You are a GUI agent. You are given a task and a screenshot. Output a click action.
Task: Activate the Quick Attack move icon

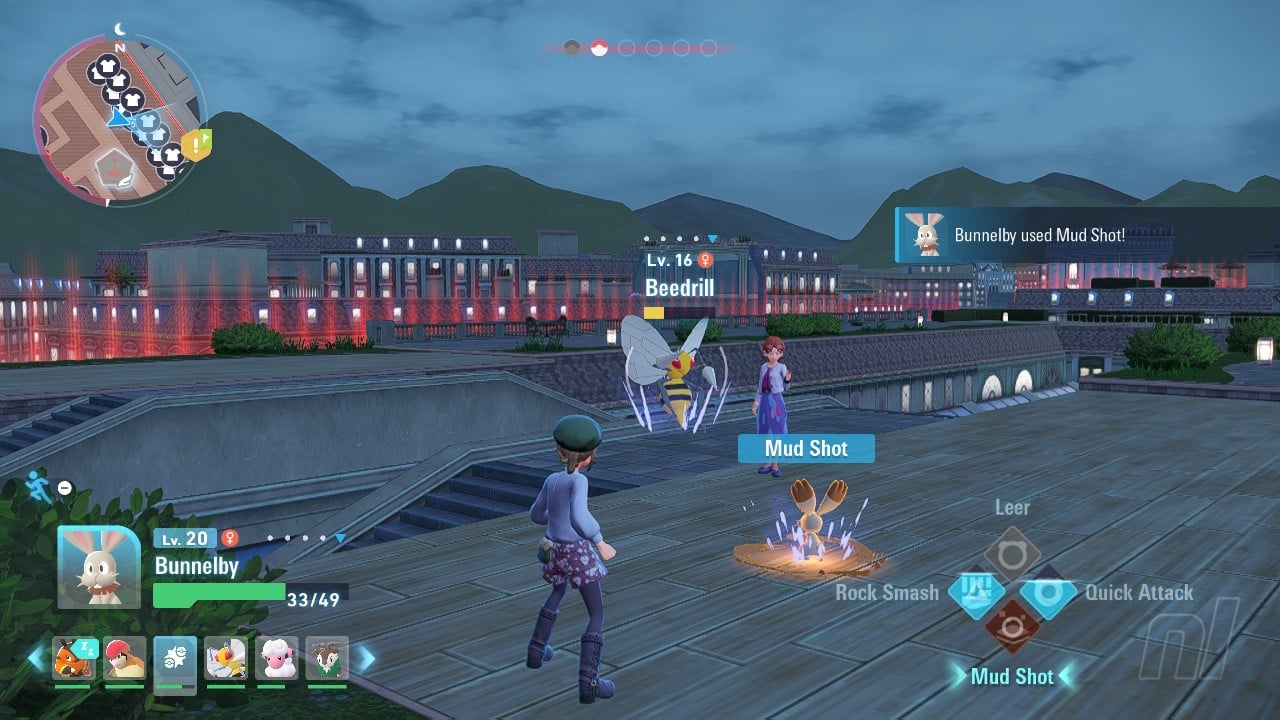tap(1048, 592)
